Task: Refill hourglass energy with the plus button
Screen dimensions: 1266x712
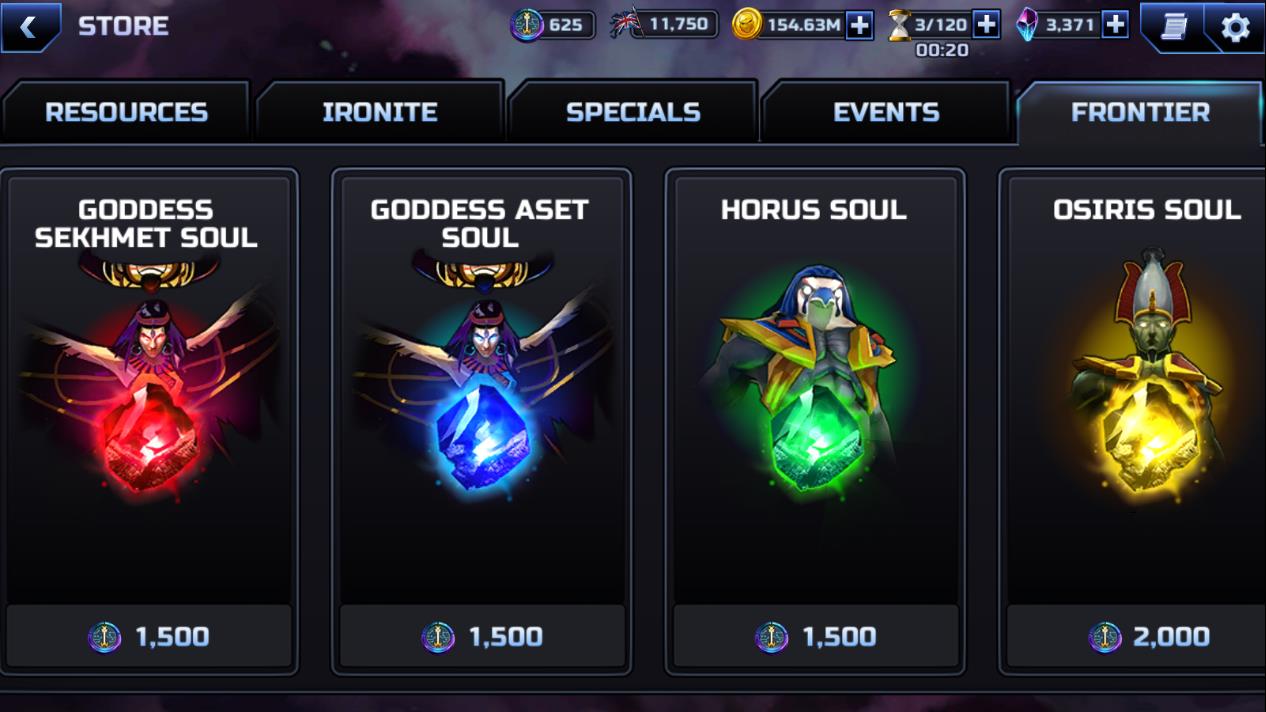Action: click(x=986, y=25)
